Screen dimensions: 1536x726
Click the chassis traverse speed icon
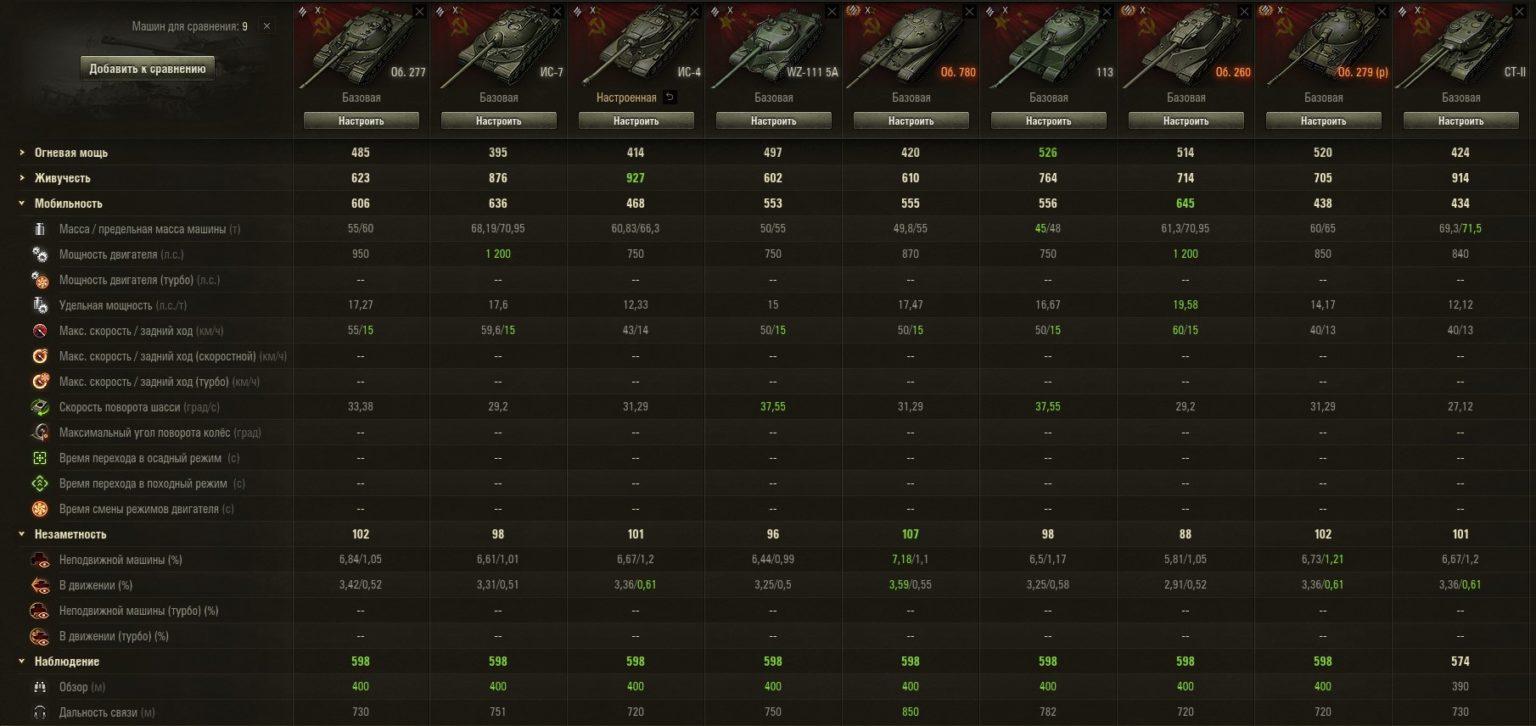40,407
